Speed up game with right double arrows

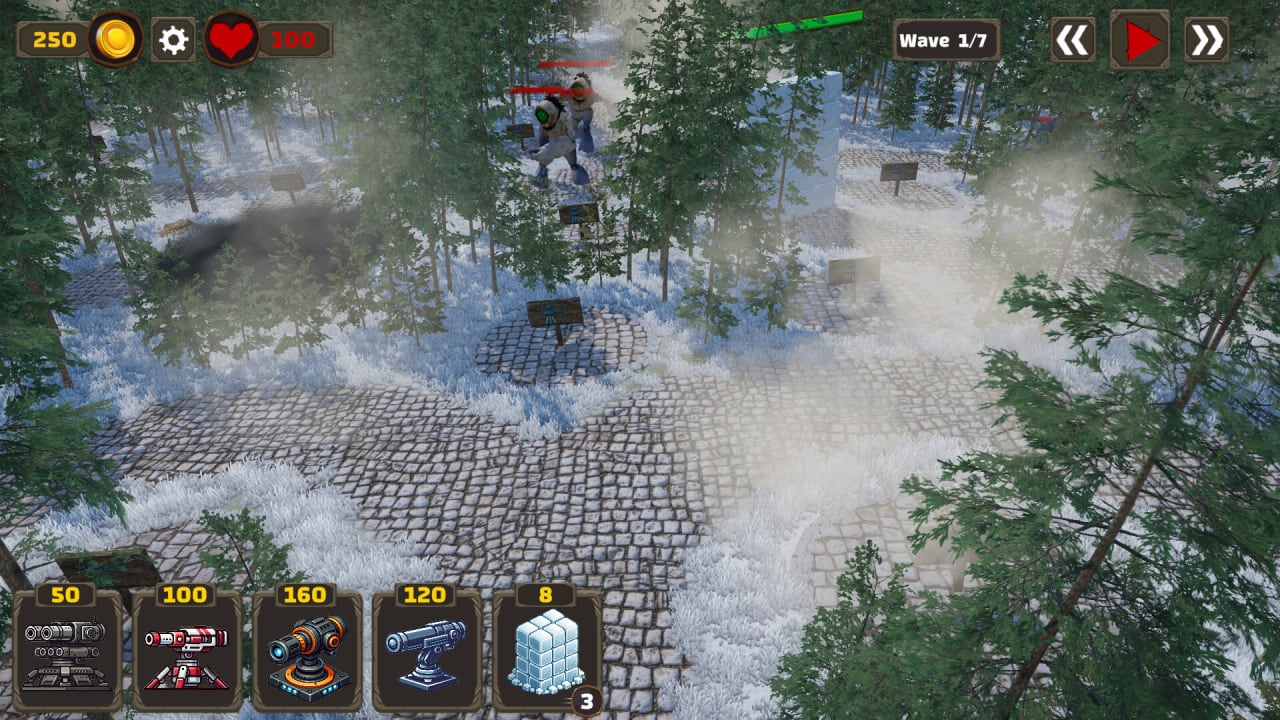click(1206, 40)
